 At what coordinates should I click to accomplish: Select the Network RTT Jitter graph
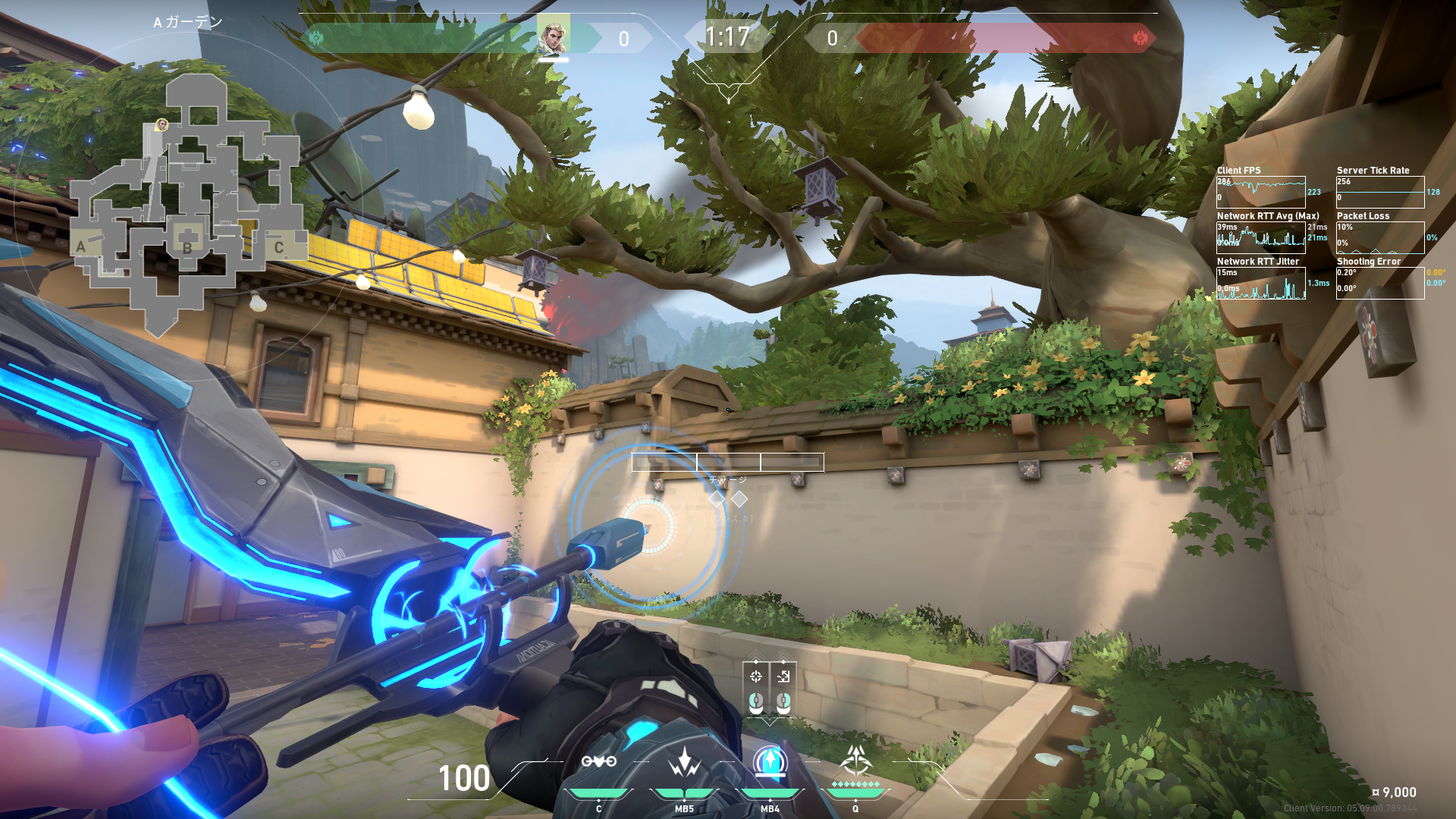coord(1260,283)
